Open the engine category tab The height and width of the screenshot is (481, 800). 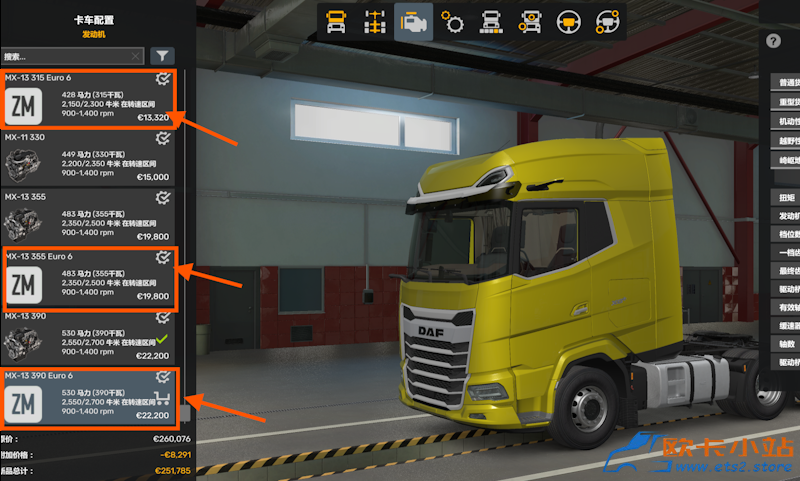pos(413,21)
